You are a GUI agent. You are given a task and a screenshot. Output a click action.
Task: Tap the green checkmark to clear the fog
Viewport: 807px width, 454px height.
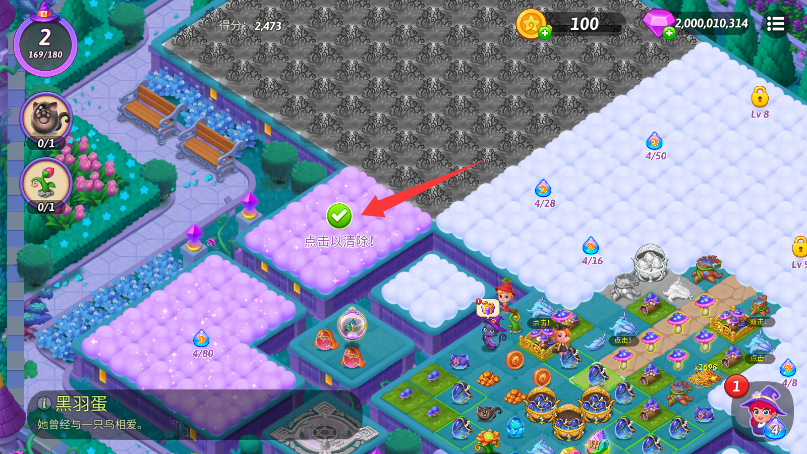pyautogui.click(x=339, y=214)
